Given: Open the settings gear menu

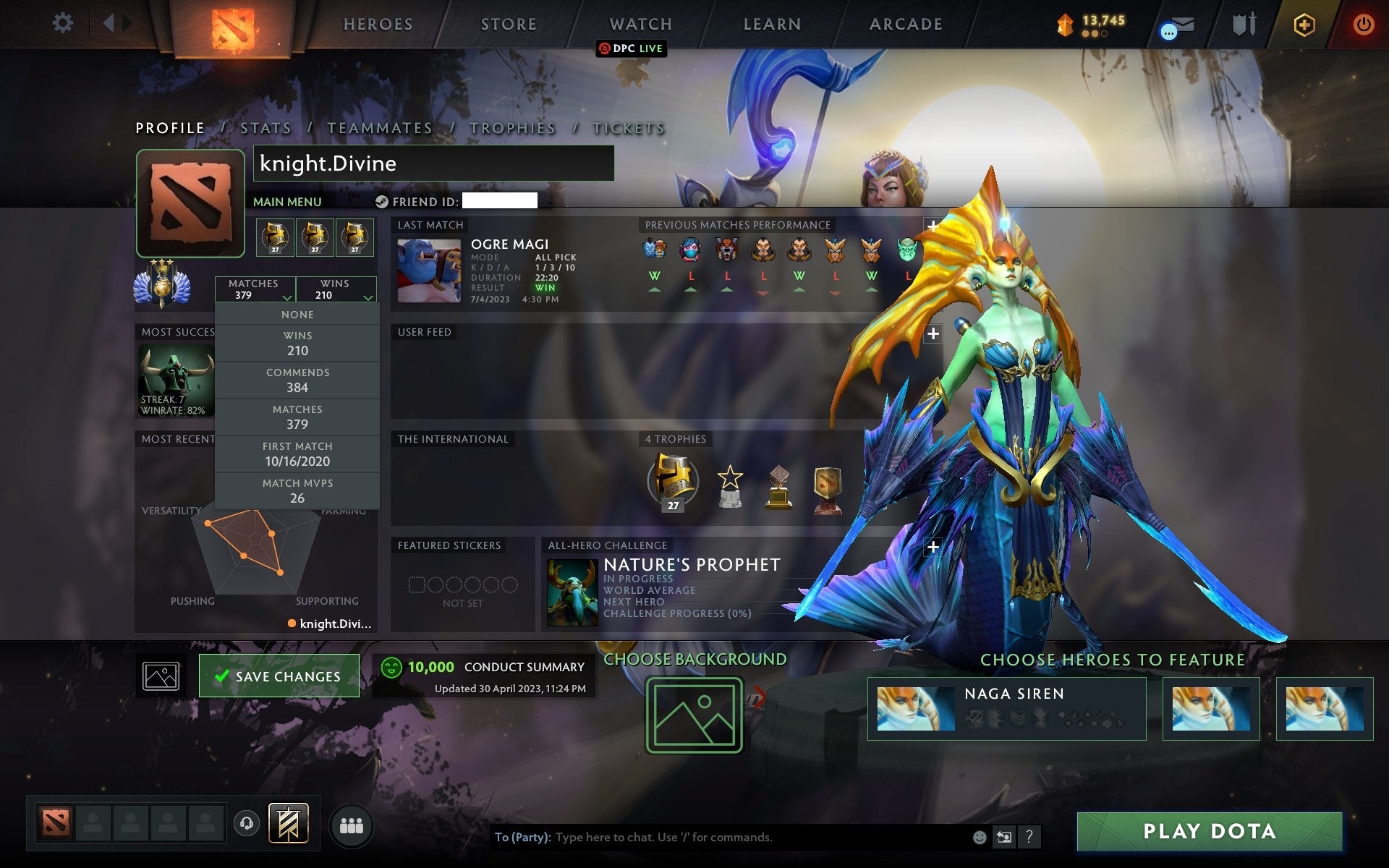Looking at the screenshot, I should pyautogui.click(x=64, y=23).
